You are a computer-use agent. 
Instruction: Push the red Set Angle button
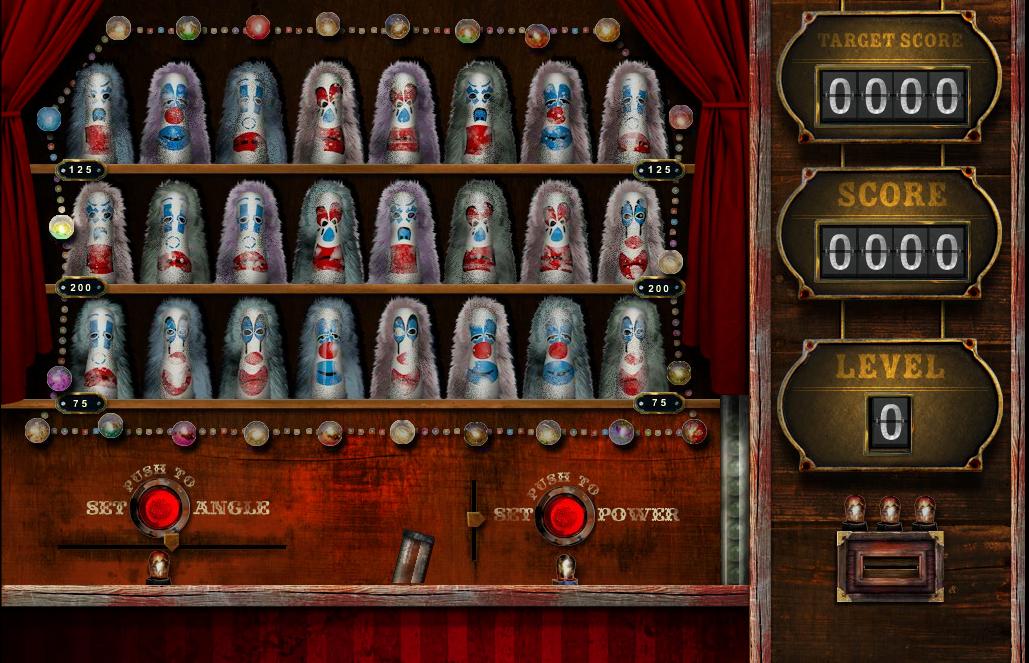(160, 508)
